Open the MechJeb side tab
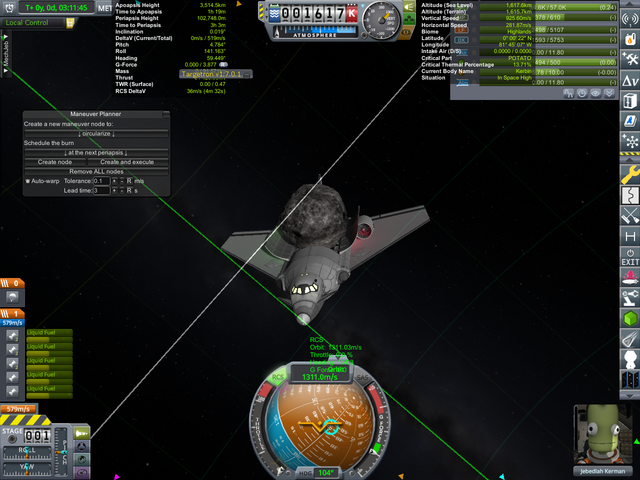640x480 pixels. tap(6, 57)
